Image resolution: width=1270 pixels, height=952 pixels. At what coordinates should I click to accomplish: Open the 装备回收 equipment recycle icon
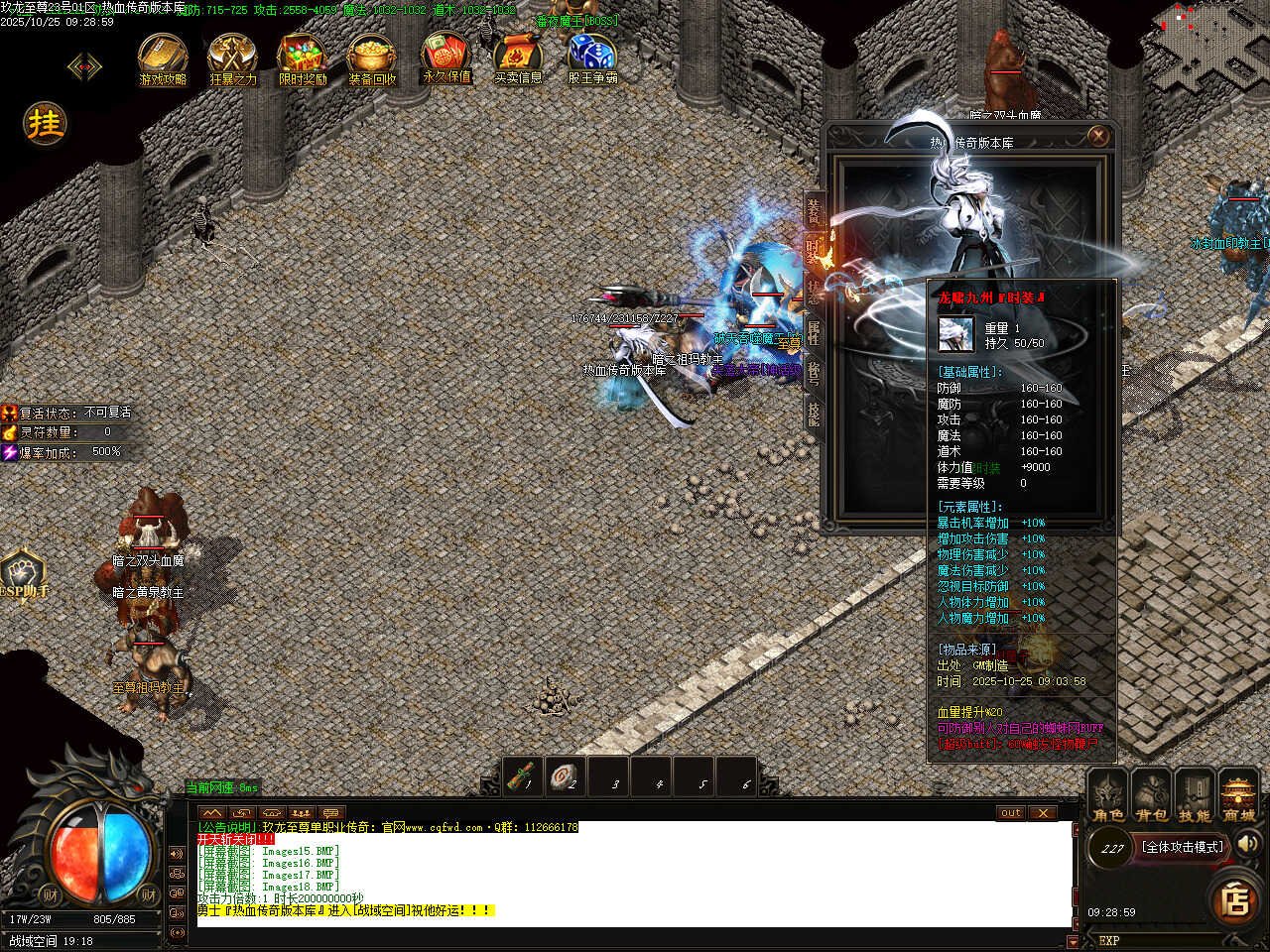[372, 58]
